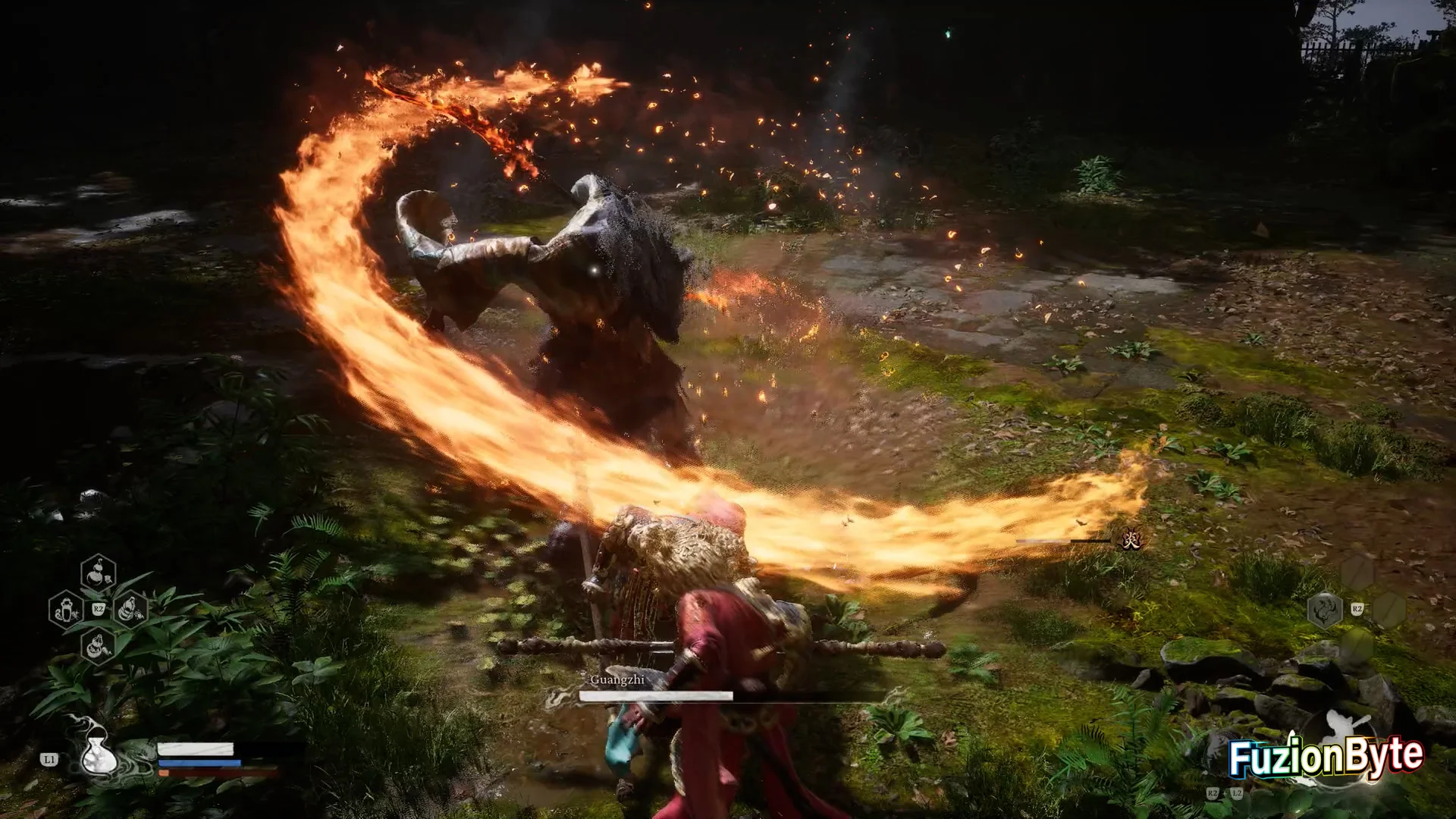Use the healing gourd icon
This screenshot has height=819, width=1456.
[98, 753]
